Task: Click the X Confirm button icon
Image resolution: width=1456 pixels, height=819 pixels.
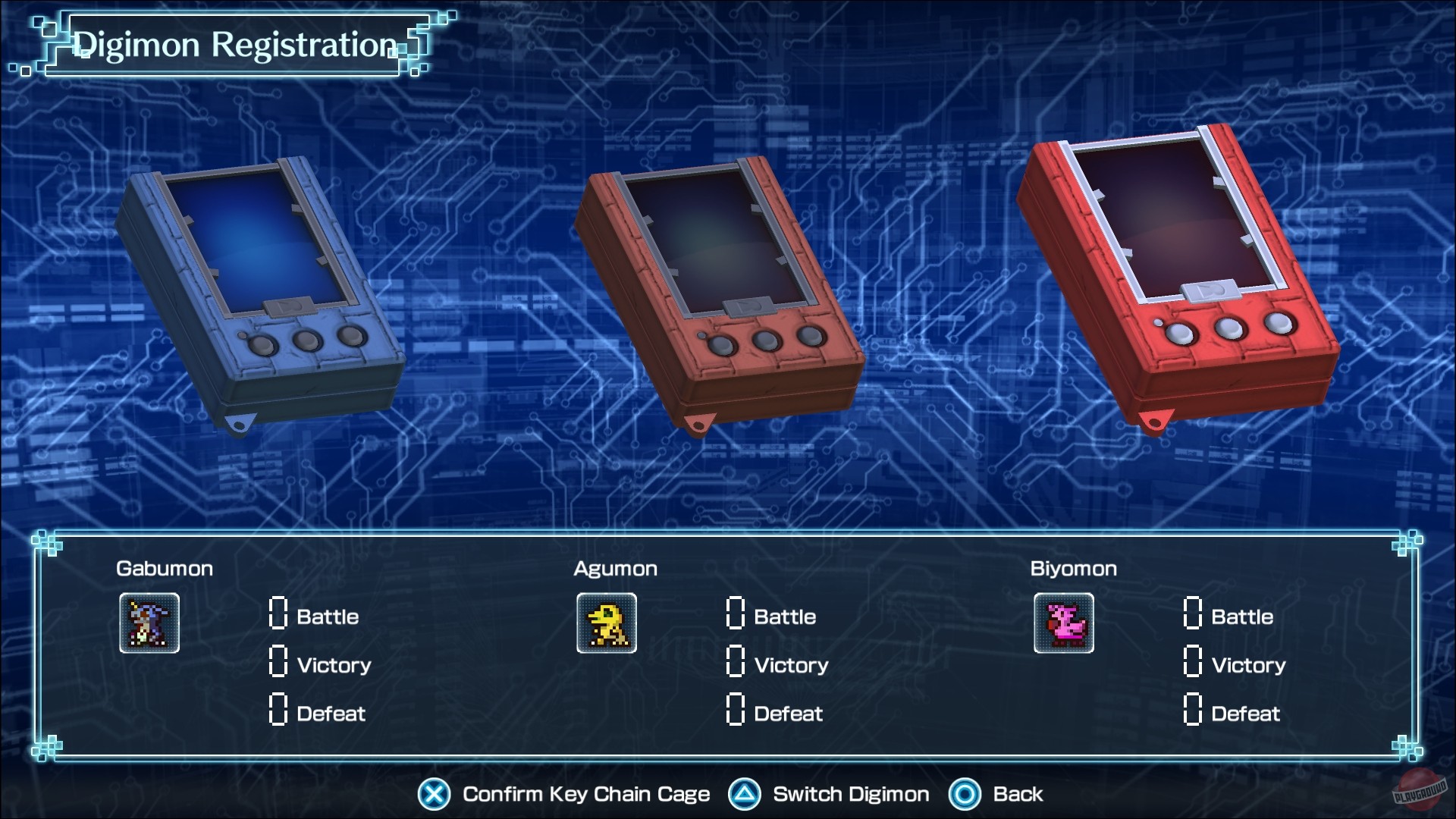Action: (x=432, y=794)
